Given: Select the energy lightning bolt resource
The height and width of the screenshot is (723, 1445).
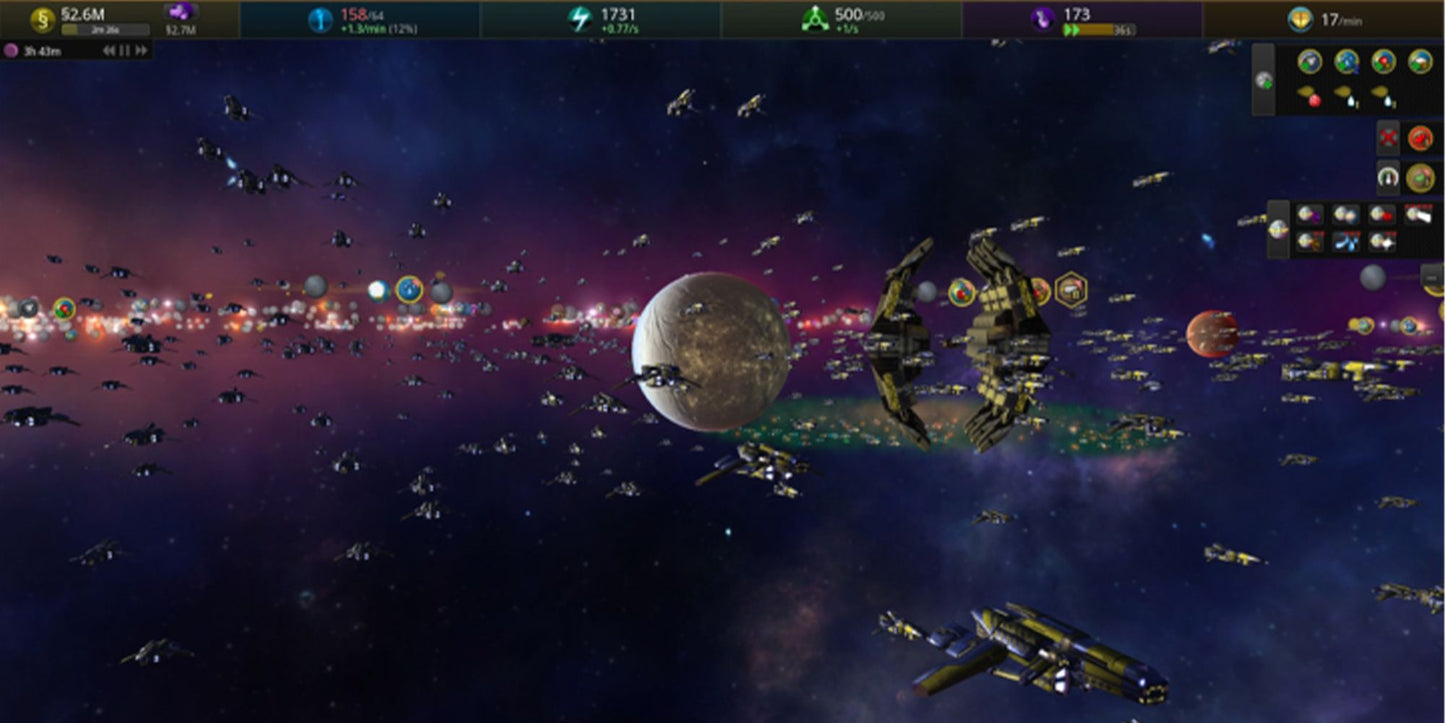Looking at the screenshot, I should (580, 19).
